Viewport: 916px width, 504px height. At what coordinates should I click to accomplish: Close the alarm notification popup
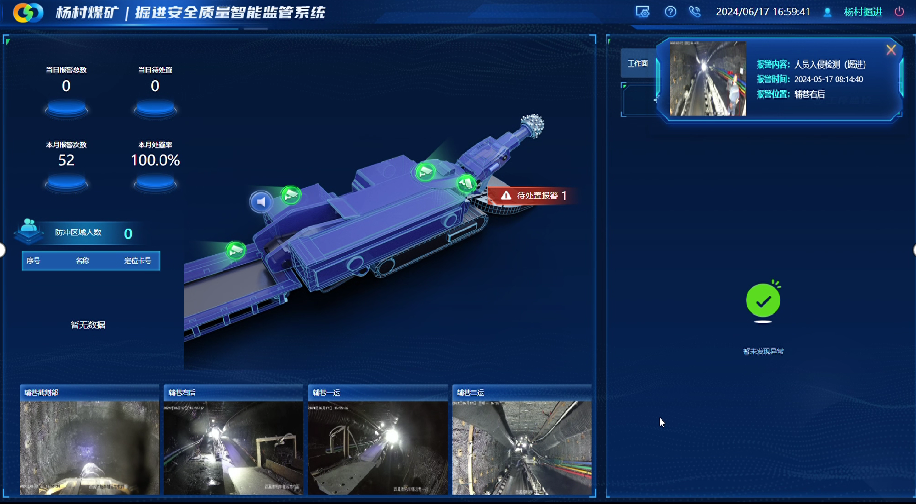[891, 50]
